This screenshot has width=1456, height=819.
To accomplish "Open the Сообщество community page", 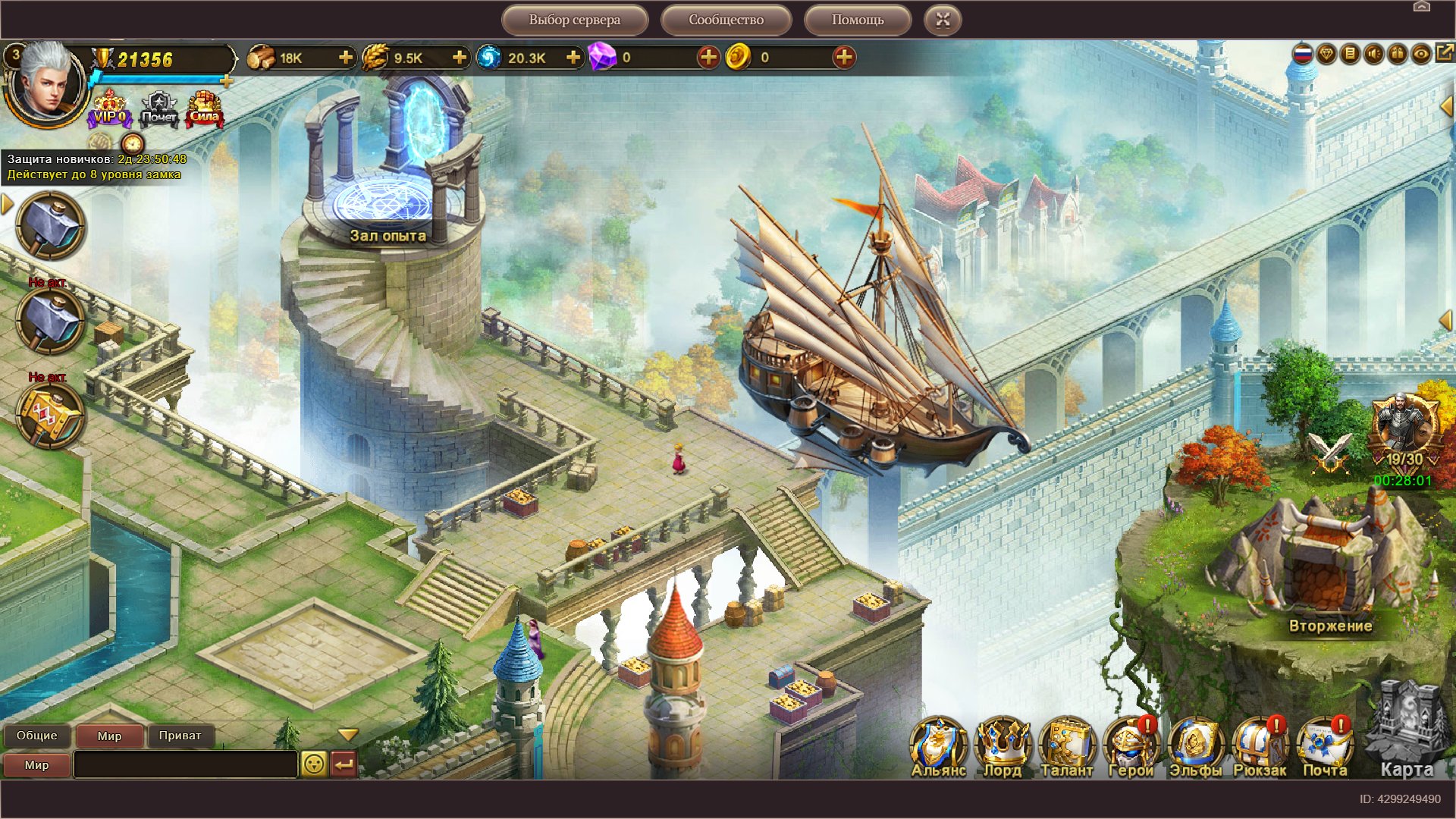I will [x=726, y=20].
